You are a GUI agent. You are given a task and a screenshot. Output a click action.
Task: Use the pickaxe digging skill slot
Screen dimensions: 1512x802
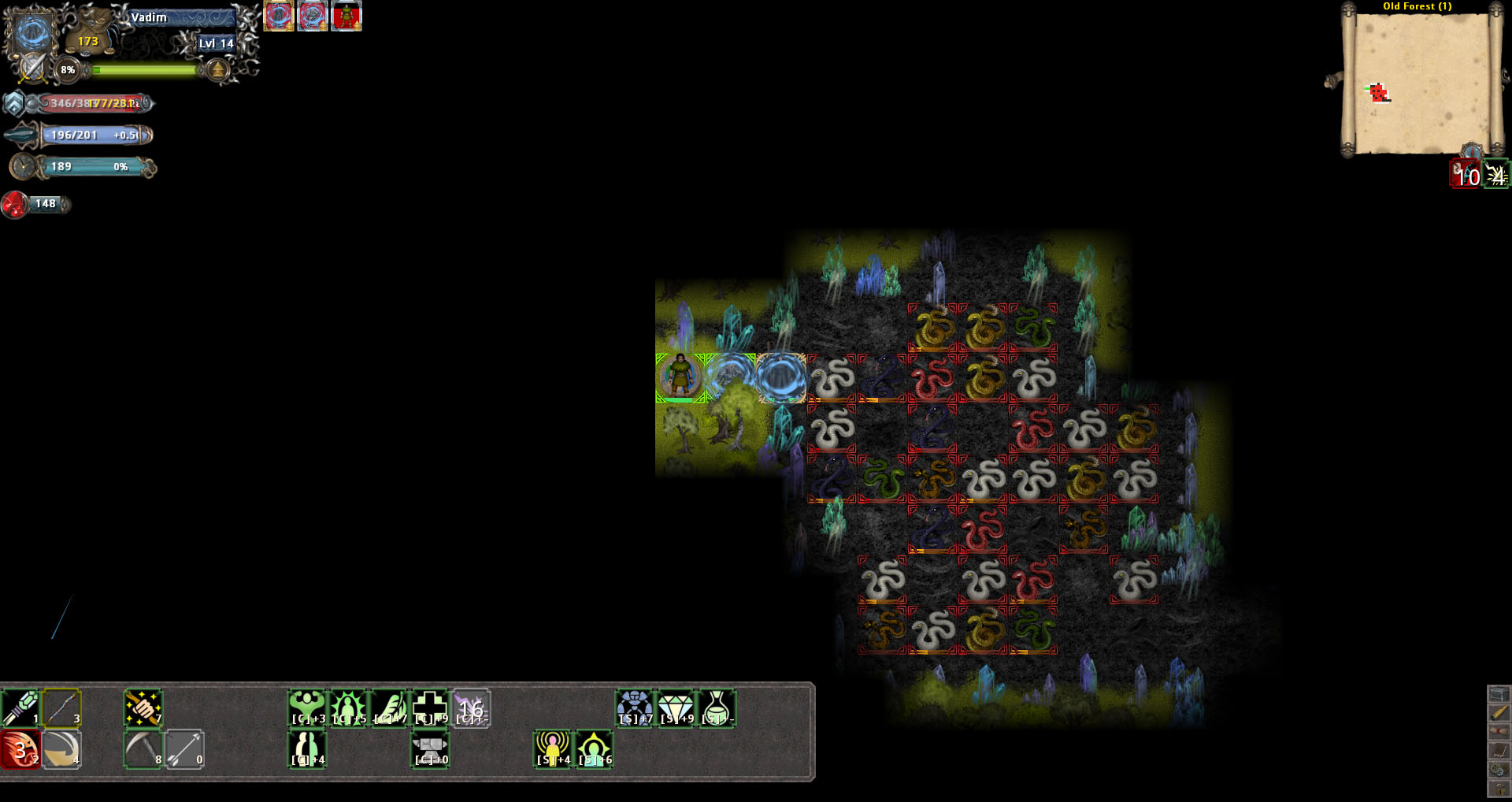(x=143, y=748)
